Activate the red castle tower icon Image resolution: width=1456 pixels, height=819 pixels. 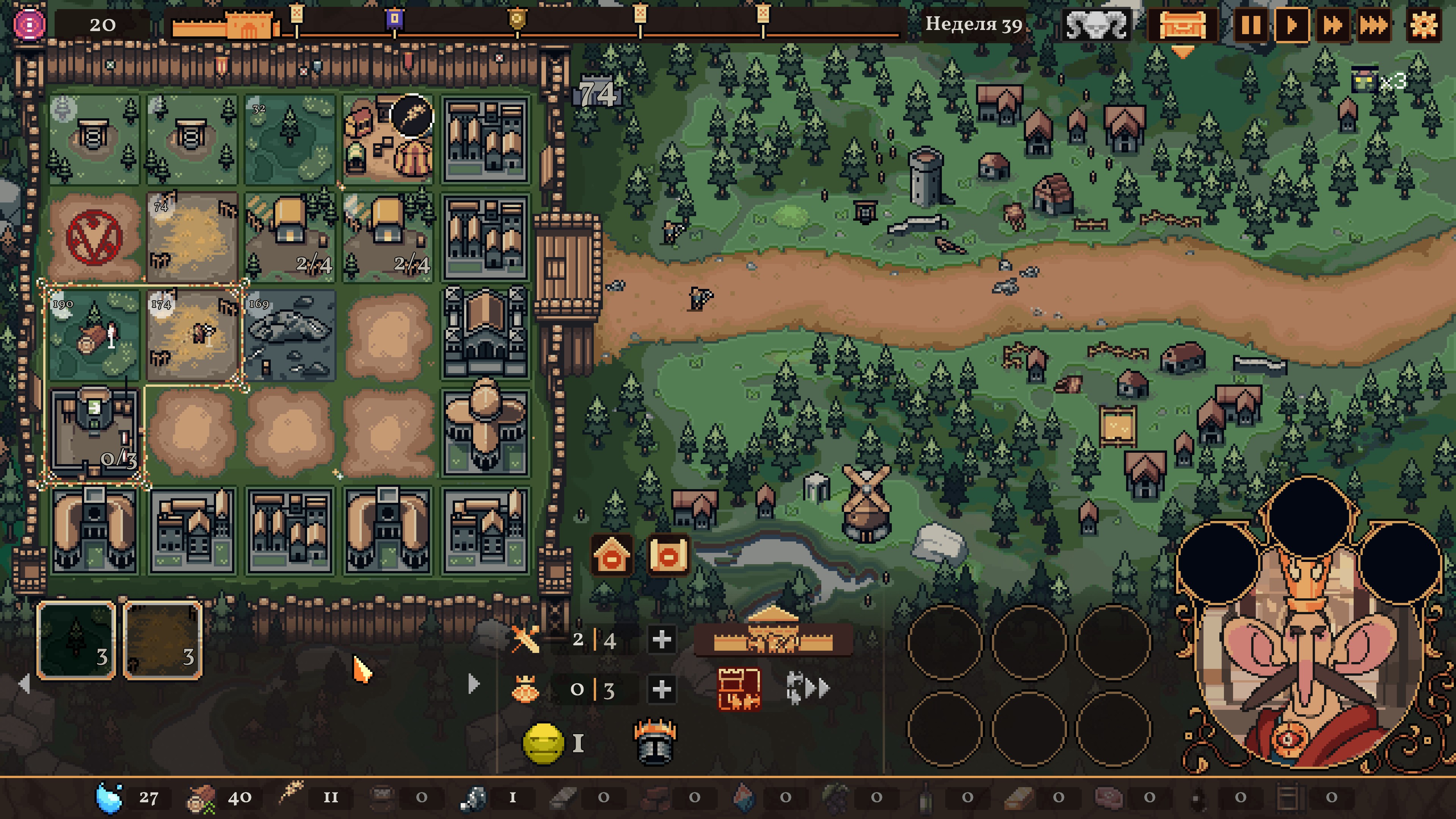[x=739, y=689]
